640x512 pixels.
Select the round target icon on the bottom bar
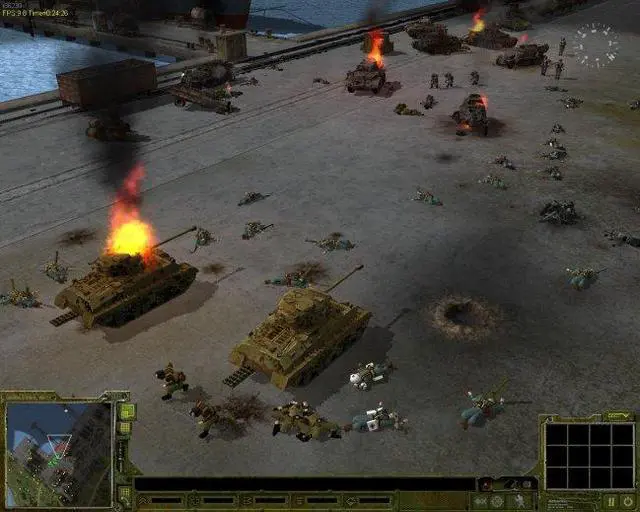pos(497,500)
